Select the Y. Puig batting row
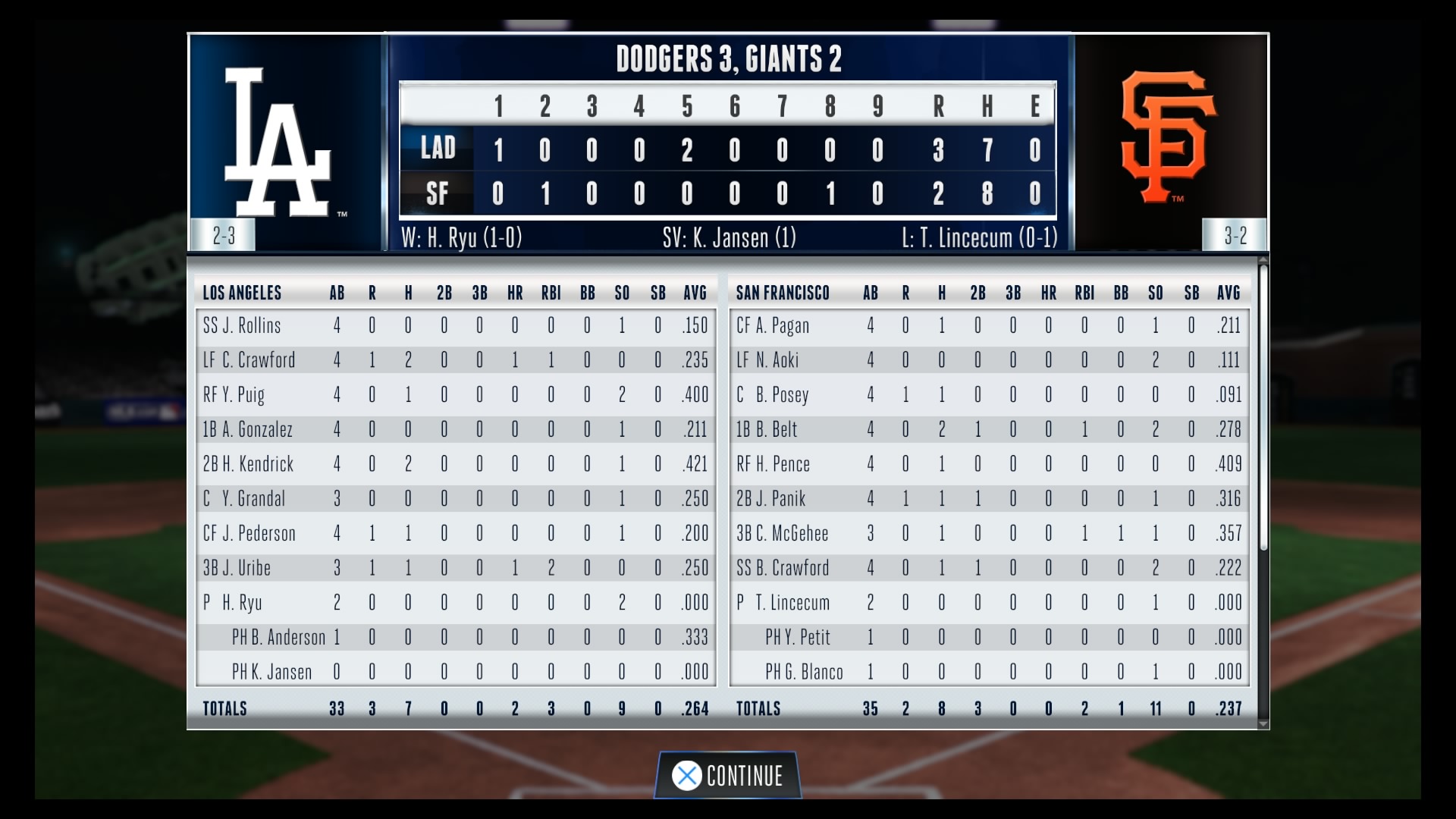Image resolution: width=1456 pixels, height=819 pixels. 455,395
